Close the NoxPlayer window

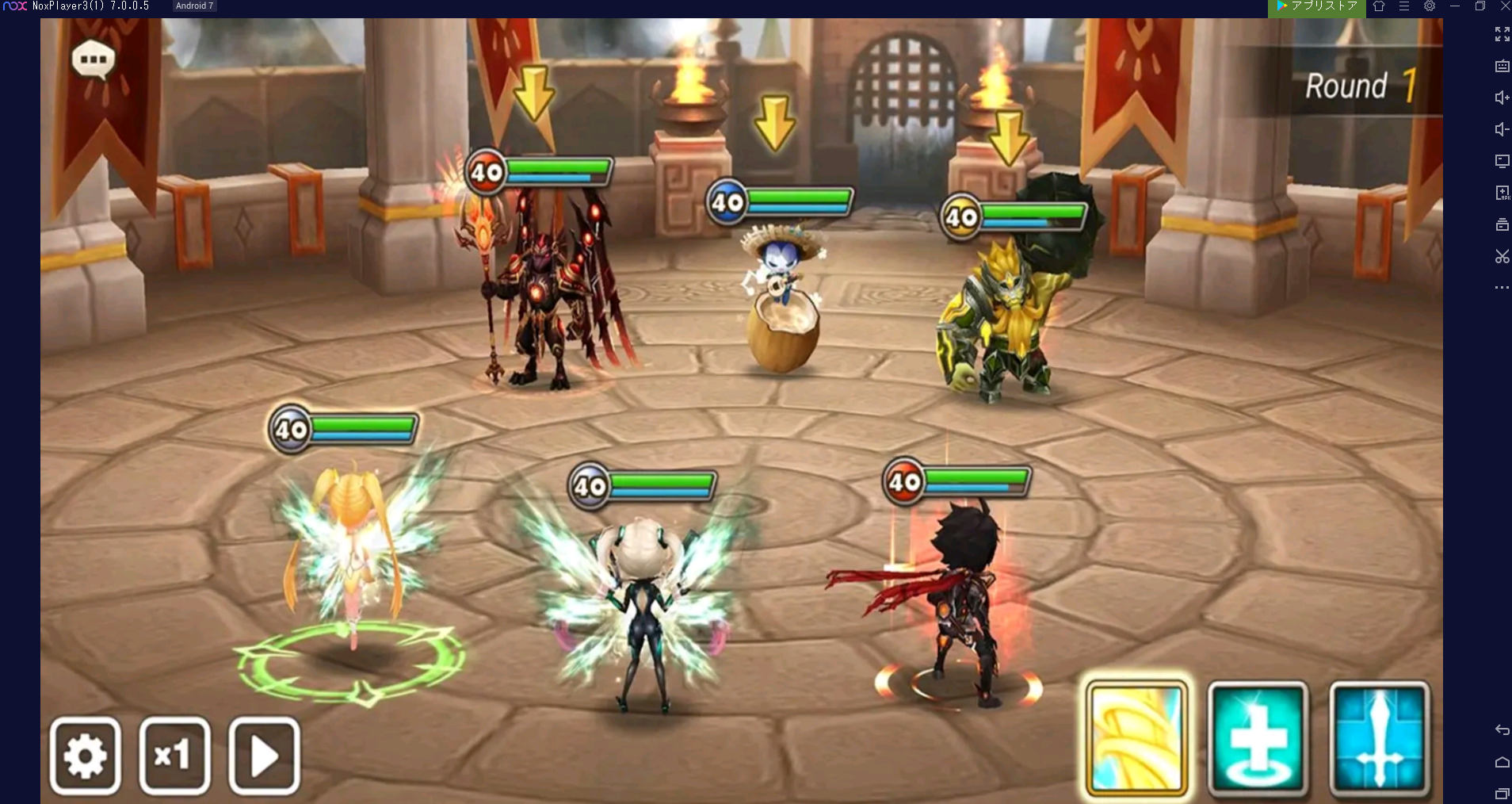1505,6
